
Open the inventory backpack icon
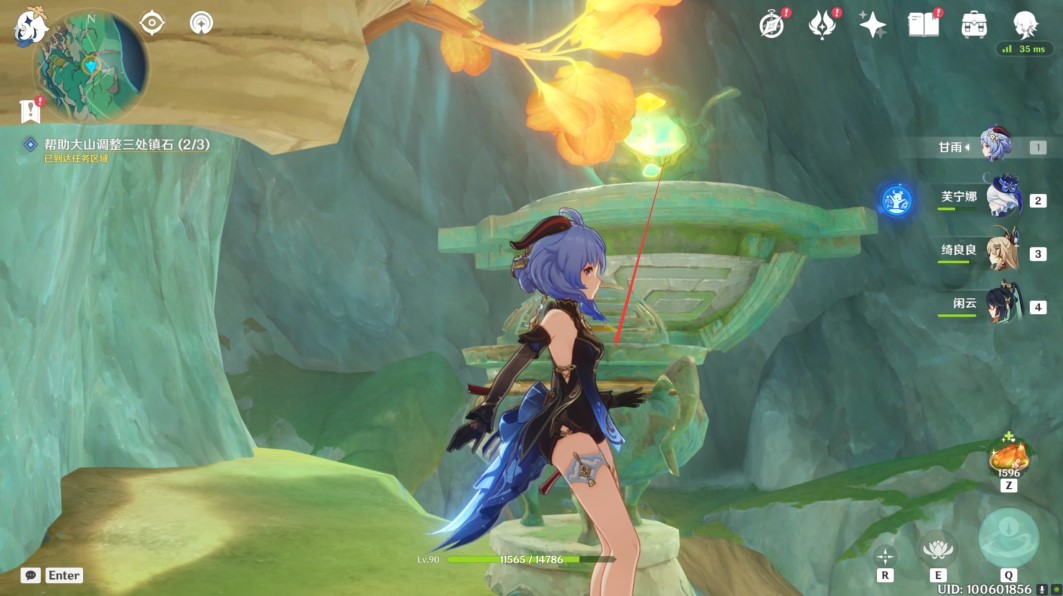tap(974, 25)
